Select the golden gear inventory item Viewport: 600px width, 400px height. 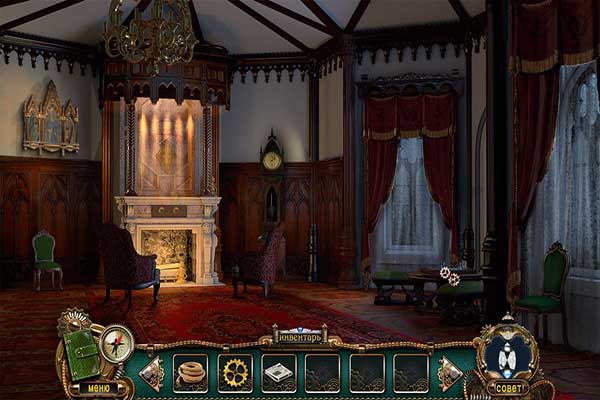point(235,372)
